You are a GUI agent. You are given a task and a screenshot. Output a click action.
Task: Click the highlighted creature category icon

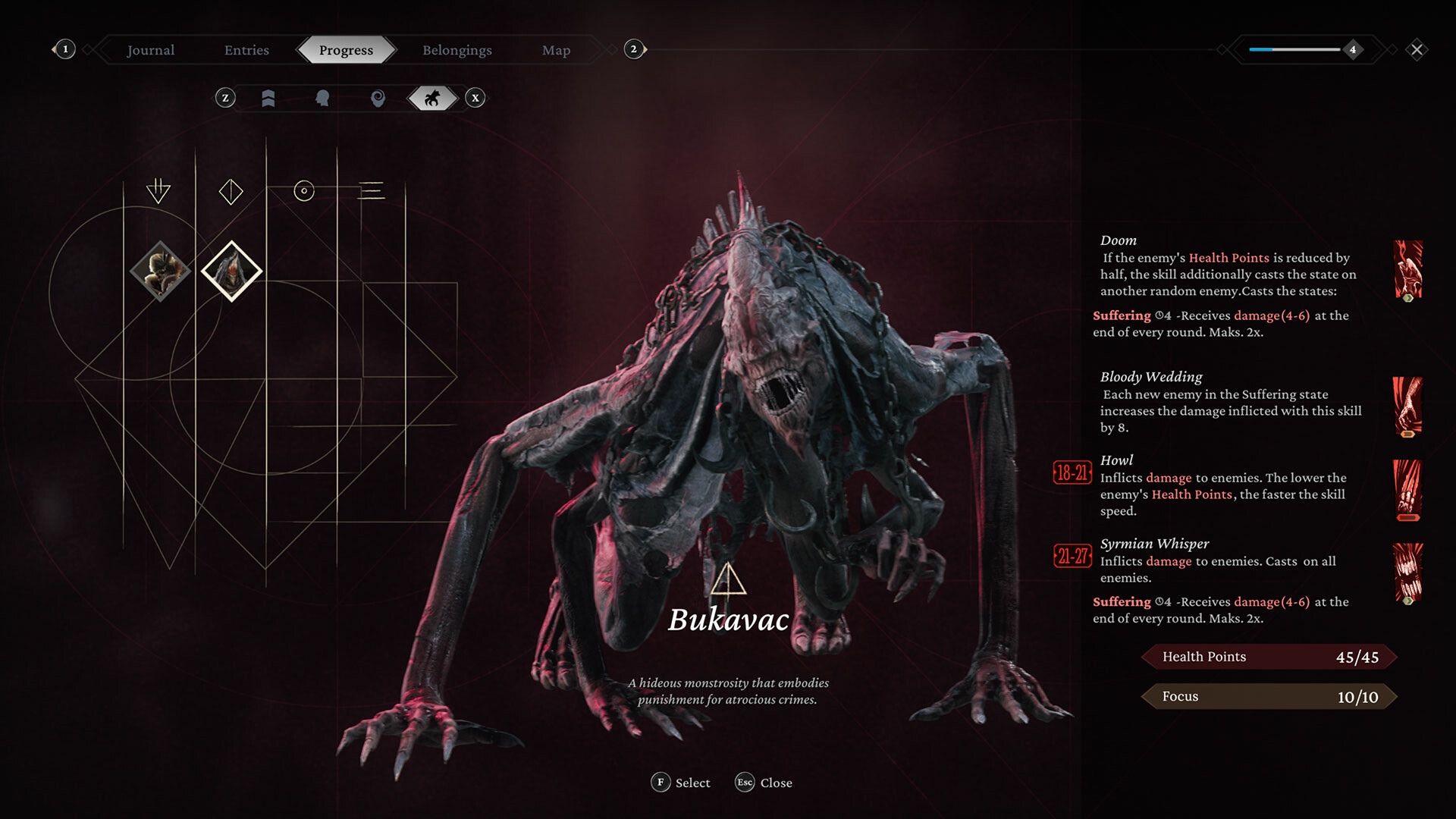pos(432,98)
